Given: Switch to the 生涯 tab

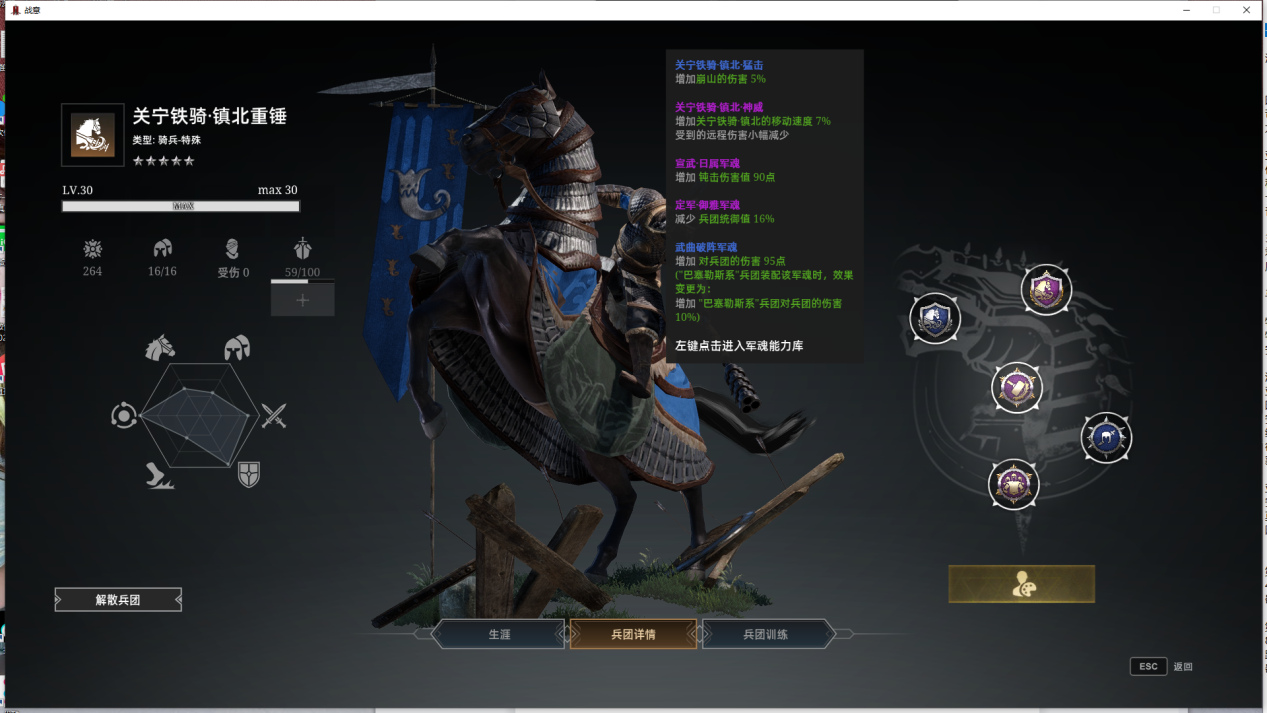Looking at the screenshot, I should pyautogui.click(x=499, y=634).
